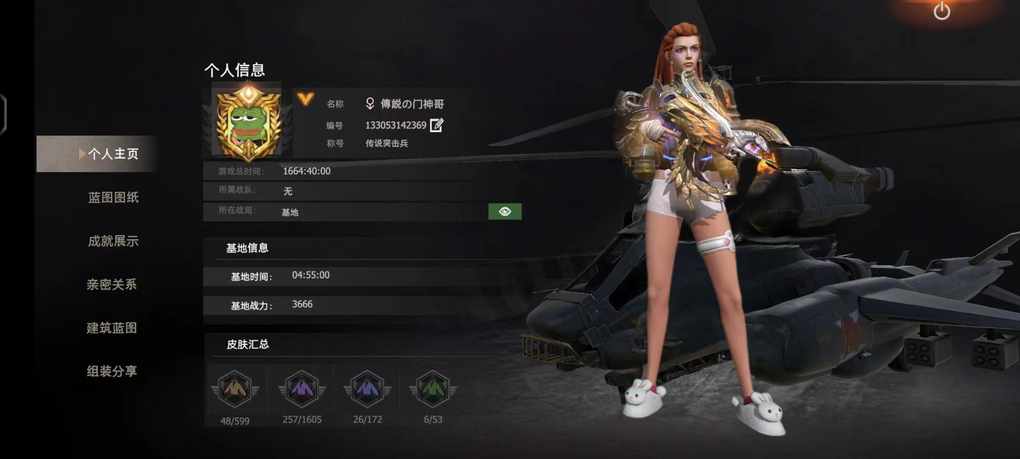1020x459 pixels.
Task: Switch to the 个人主页 tab
Action: coord(112,154)
